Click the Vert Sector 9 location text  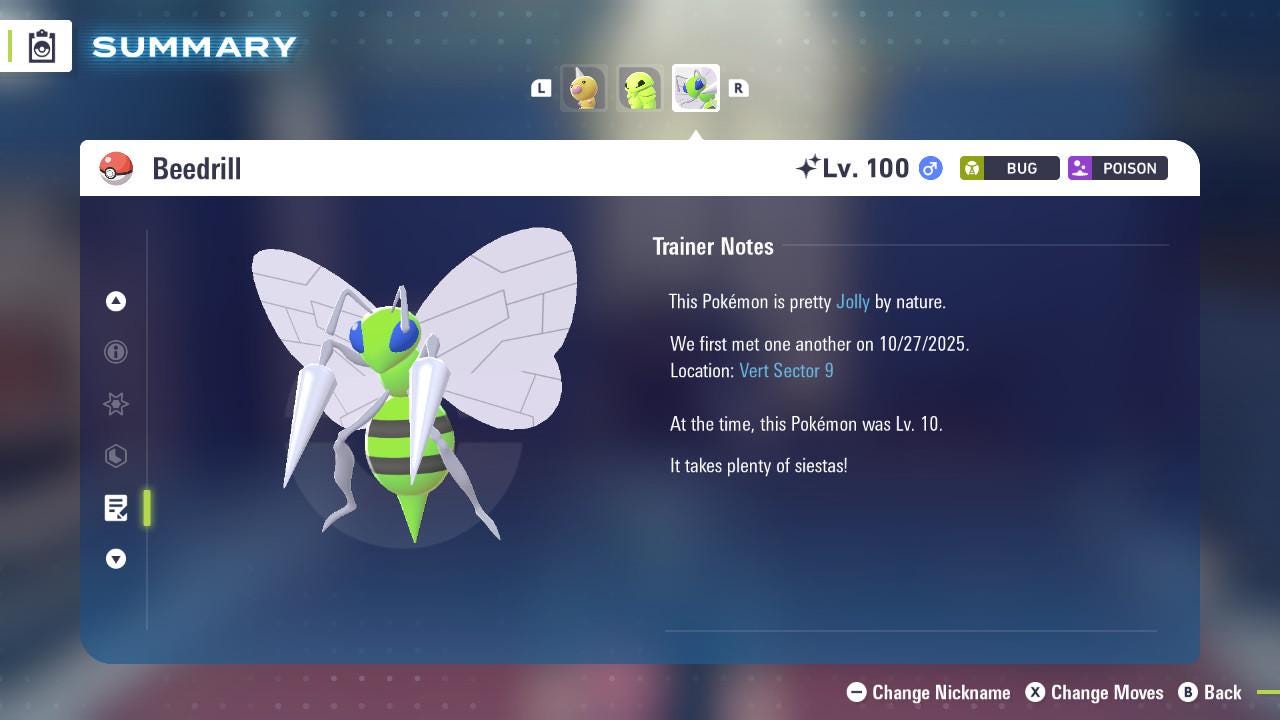tap(786, 370)
